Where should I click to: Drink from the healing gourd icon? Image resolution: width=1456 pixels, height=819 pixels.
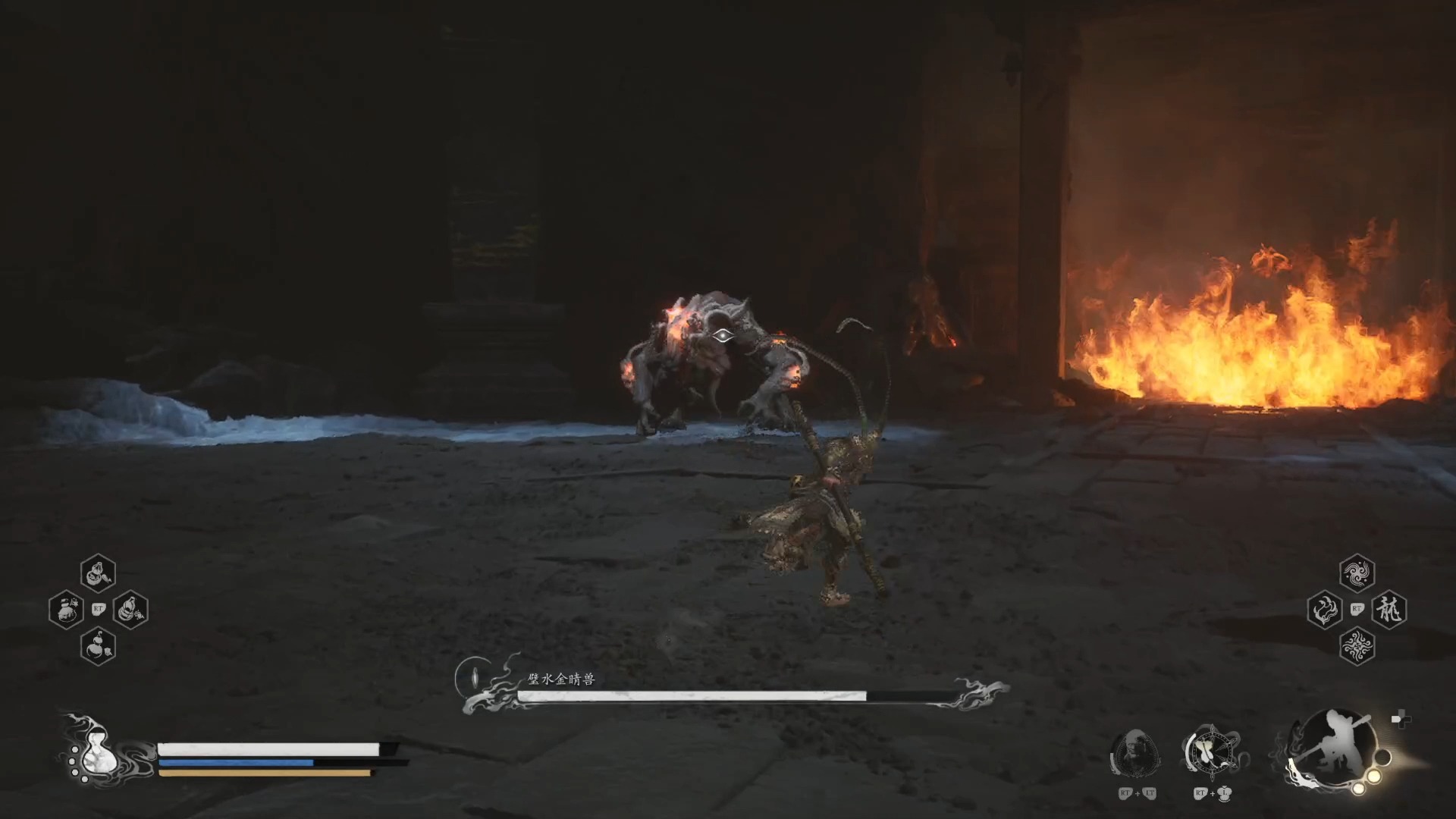96,750
